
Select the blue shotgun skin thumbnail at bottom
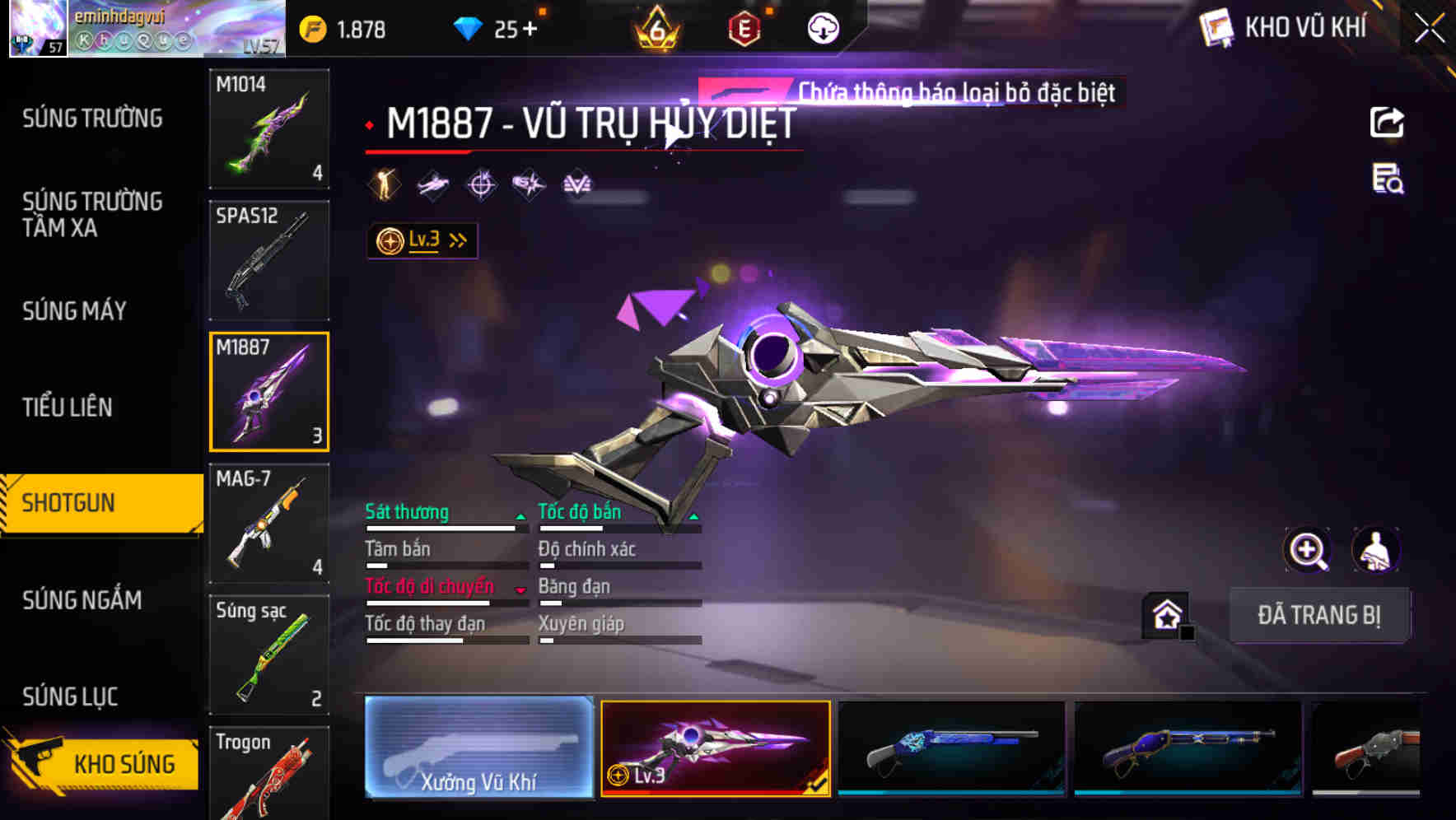click(951, 749)
